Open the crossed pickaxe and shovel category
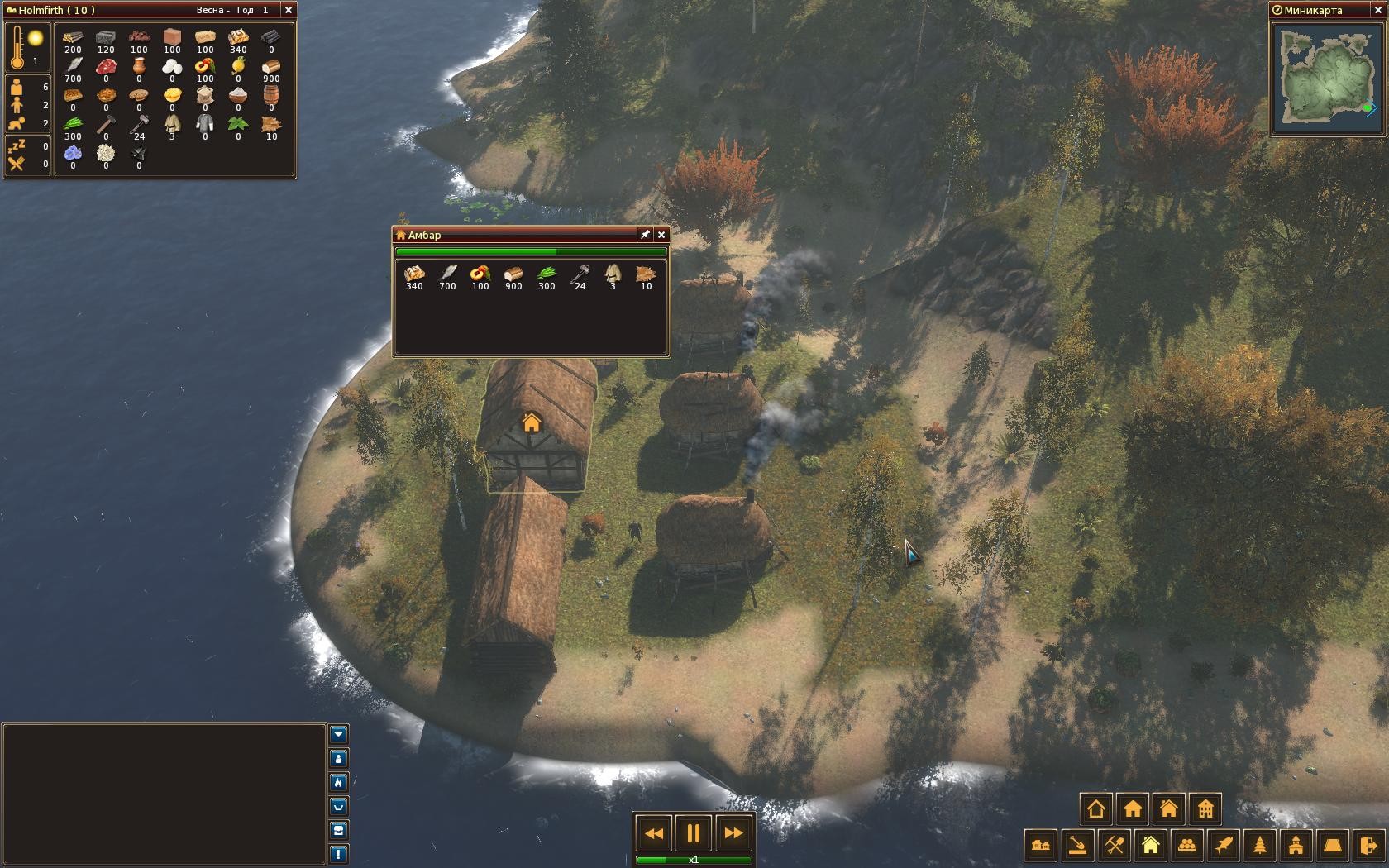 [x=1115, y=846]
